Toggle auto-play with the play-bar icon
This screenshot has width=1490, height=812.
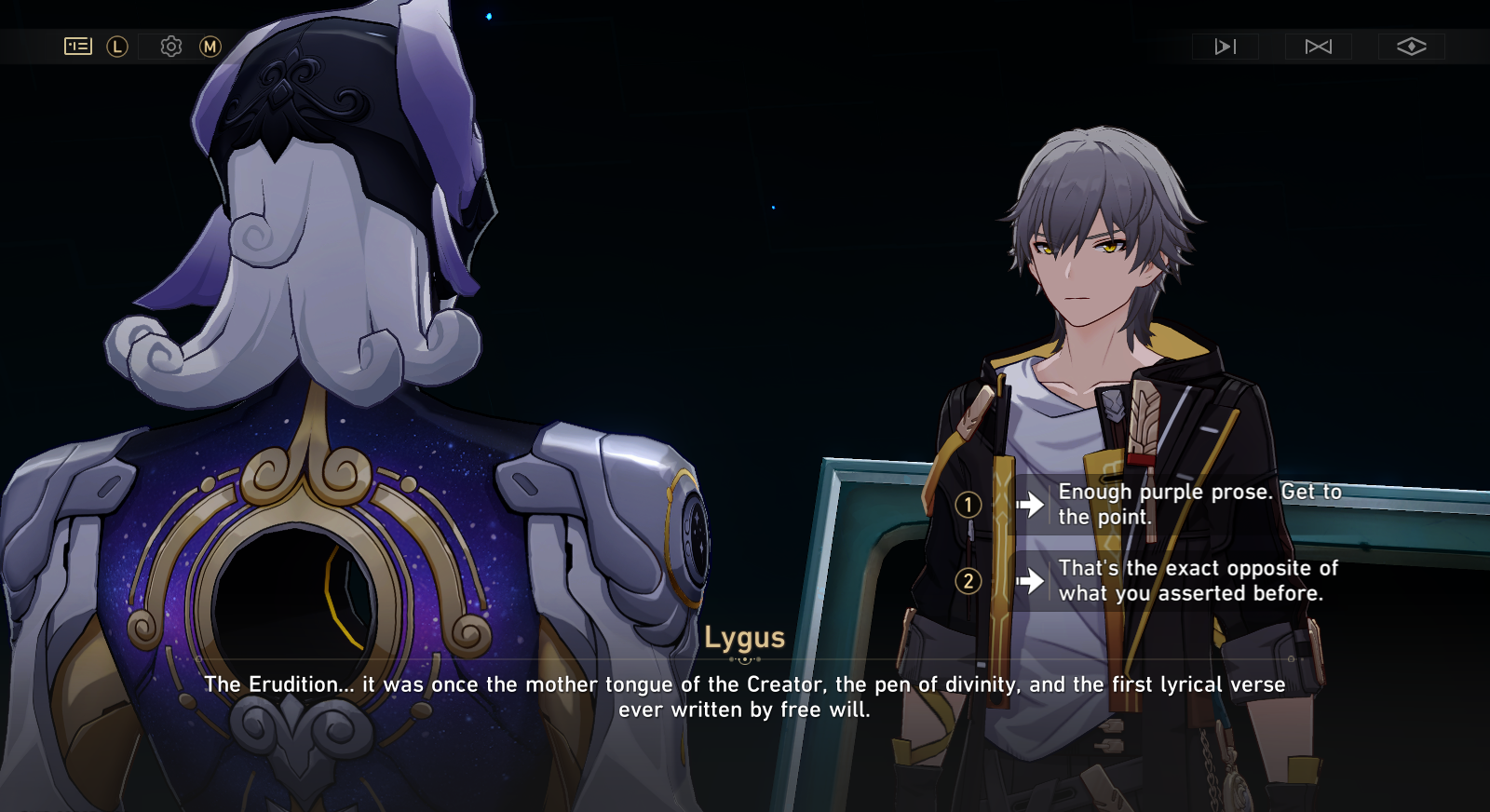1226,47
